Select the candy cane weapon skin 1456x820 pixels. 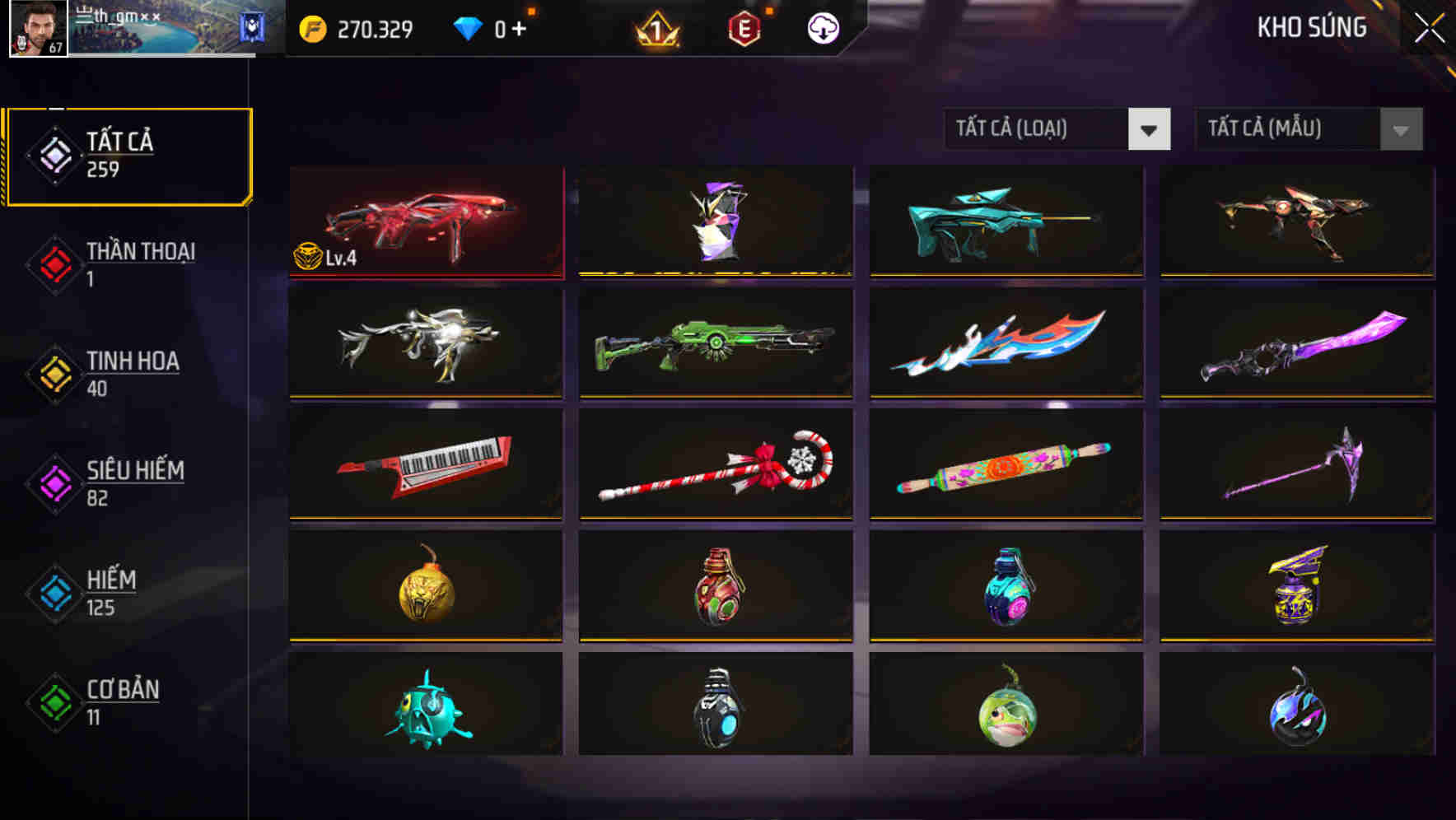(715, 465)
